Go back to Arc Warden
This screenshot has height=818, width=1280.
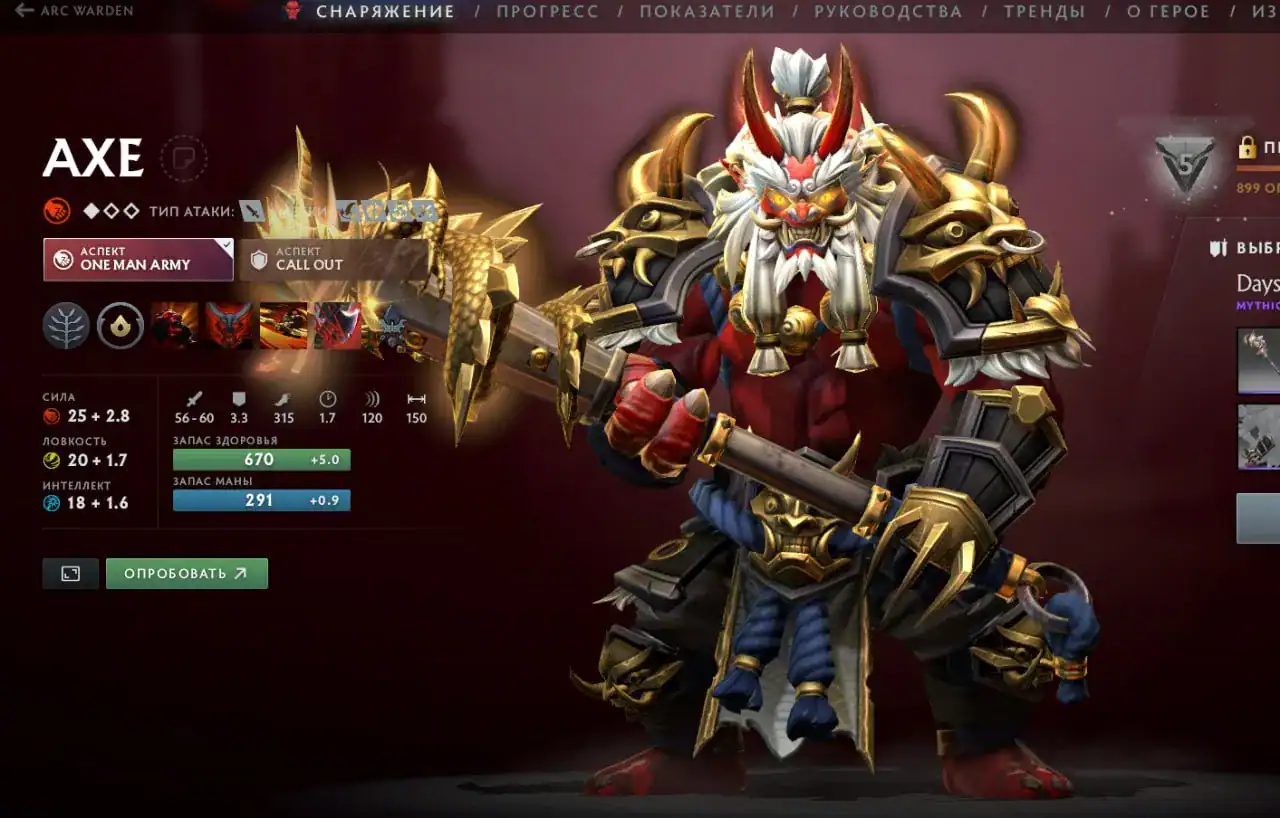pos(74,11)
